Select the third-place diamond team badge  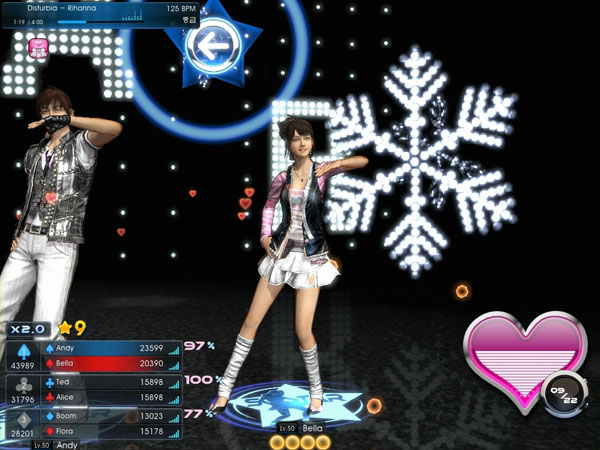tap(22, 419)
